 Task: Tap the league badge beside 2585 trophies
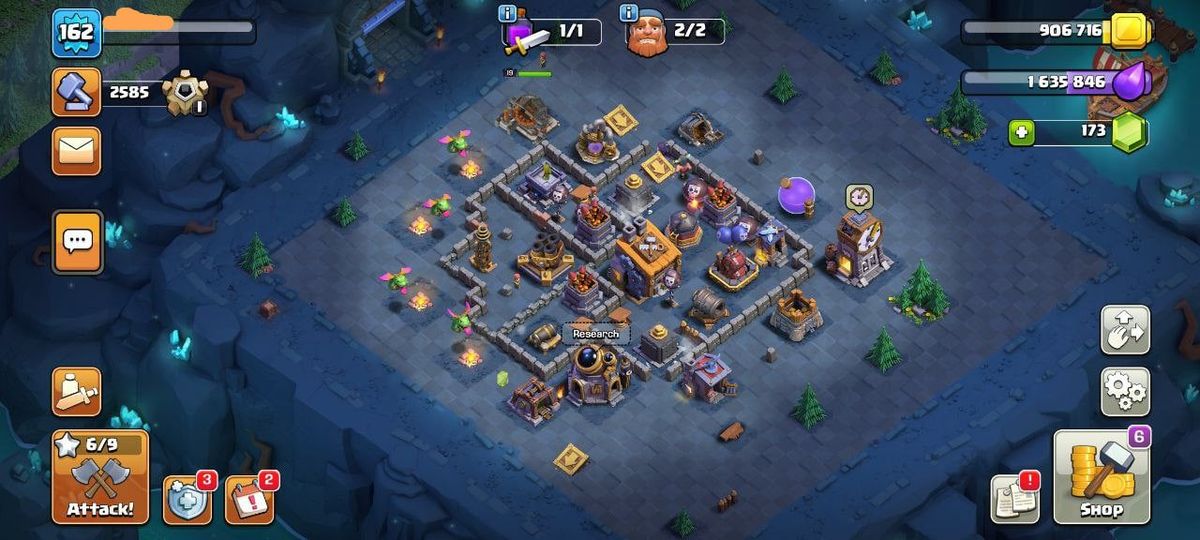[x=185, y=93]
